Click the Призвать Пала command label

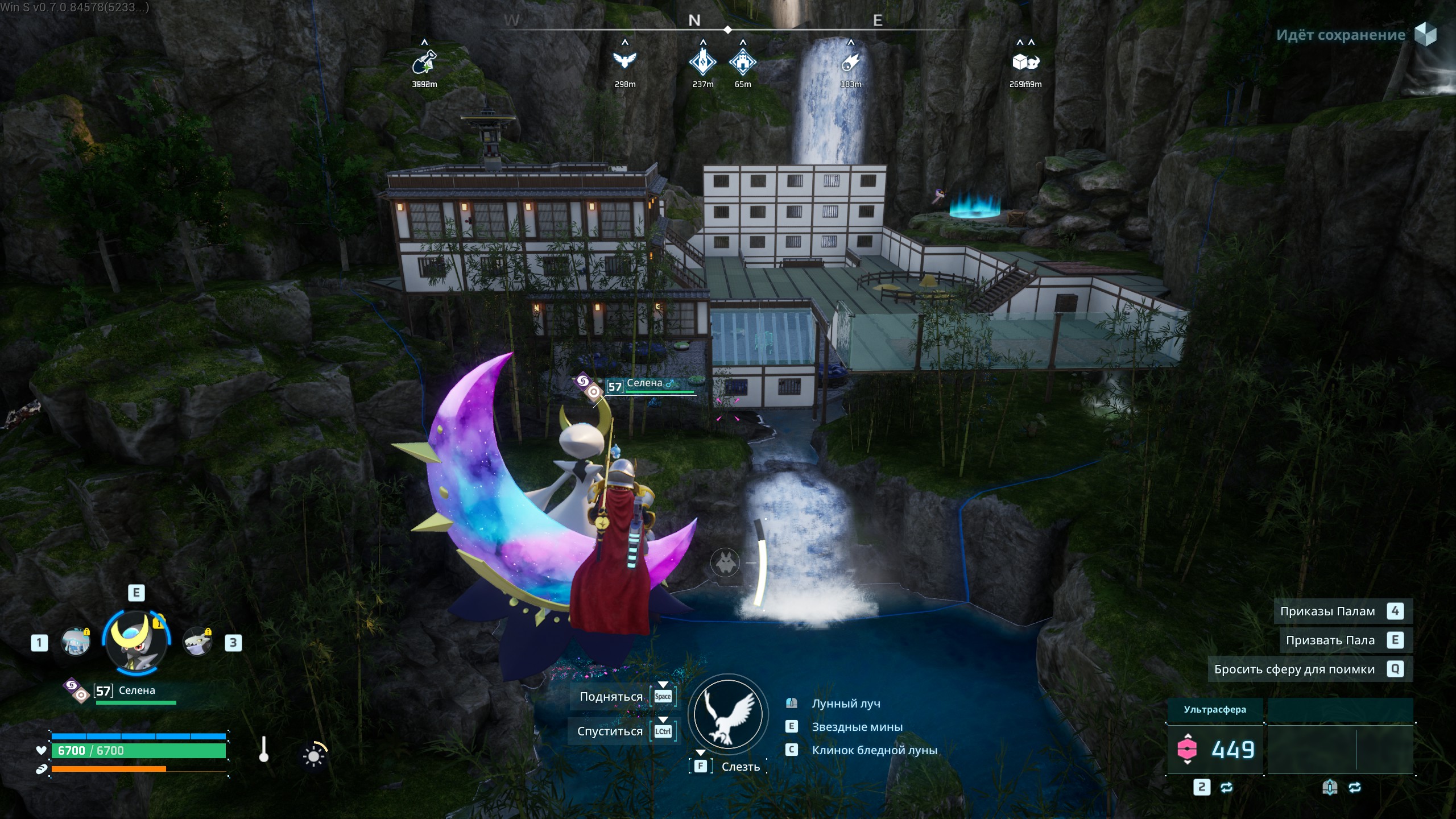(x=1330, y=640)
